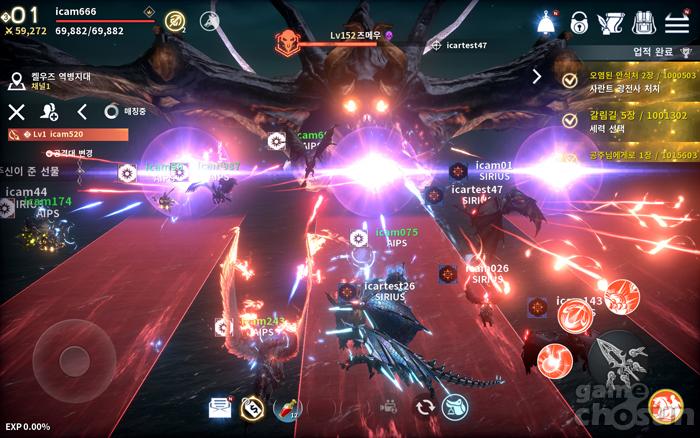The height and width of the screenshot is (438, 700).
Task: Tap the circular arrows swap icon
Action: pos(425,406)
